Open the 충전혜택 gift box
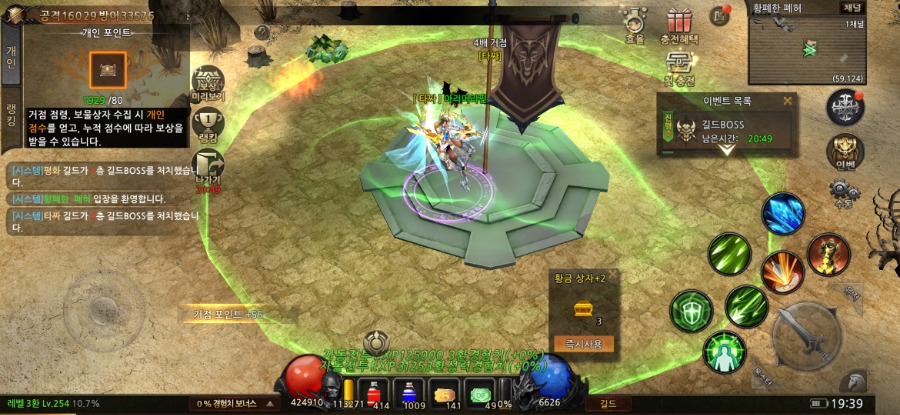This screenshot has height=415, width=900. tap(680, 23)
